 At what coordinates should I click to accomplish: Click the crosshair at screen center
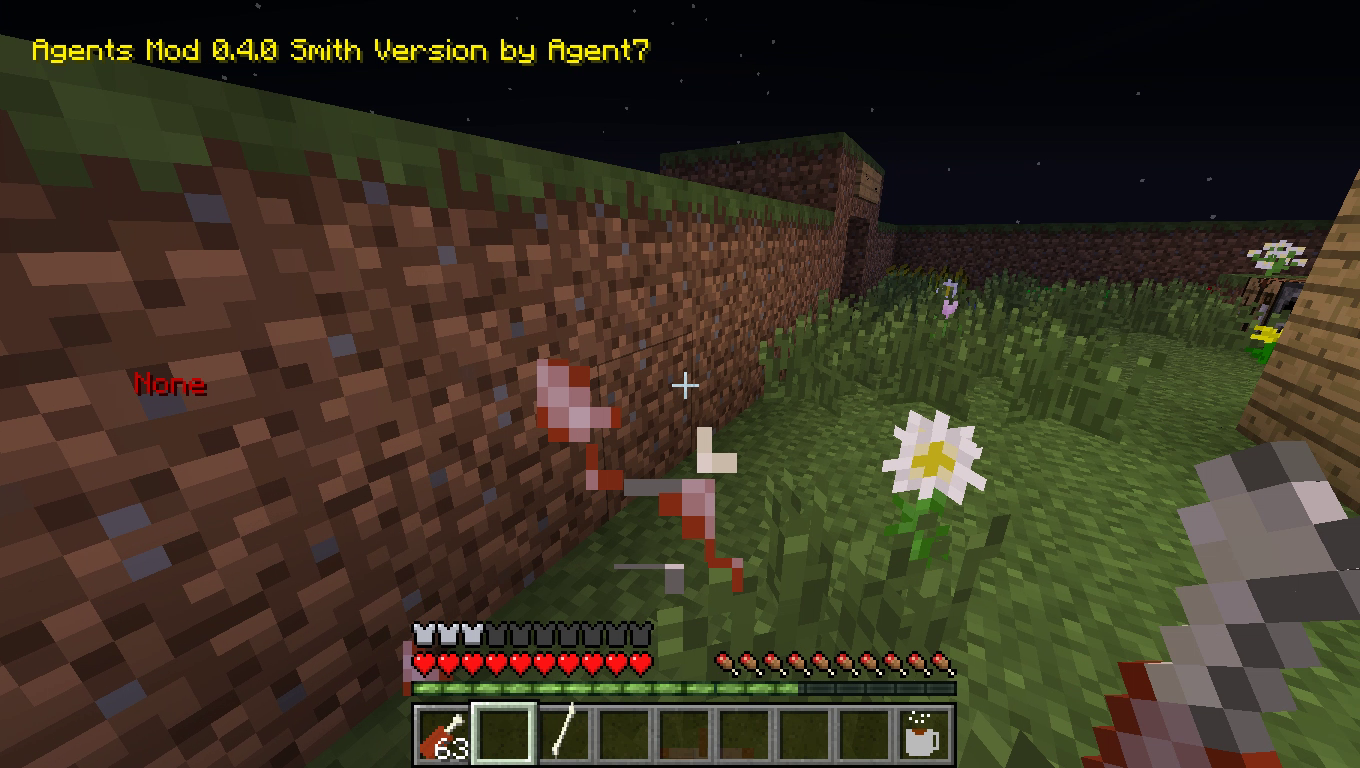pyautogui.click(x=686, y=384)
